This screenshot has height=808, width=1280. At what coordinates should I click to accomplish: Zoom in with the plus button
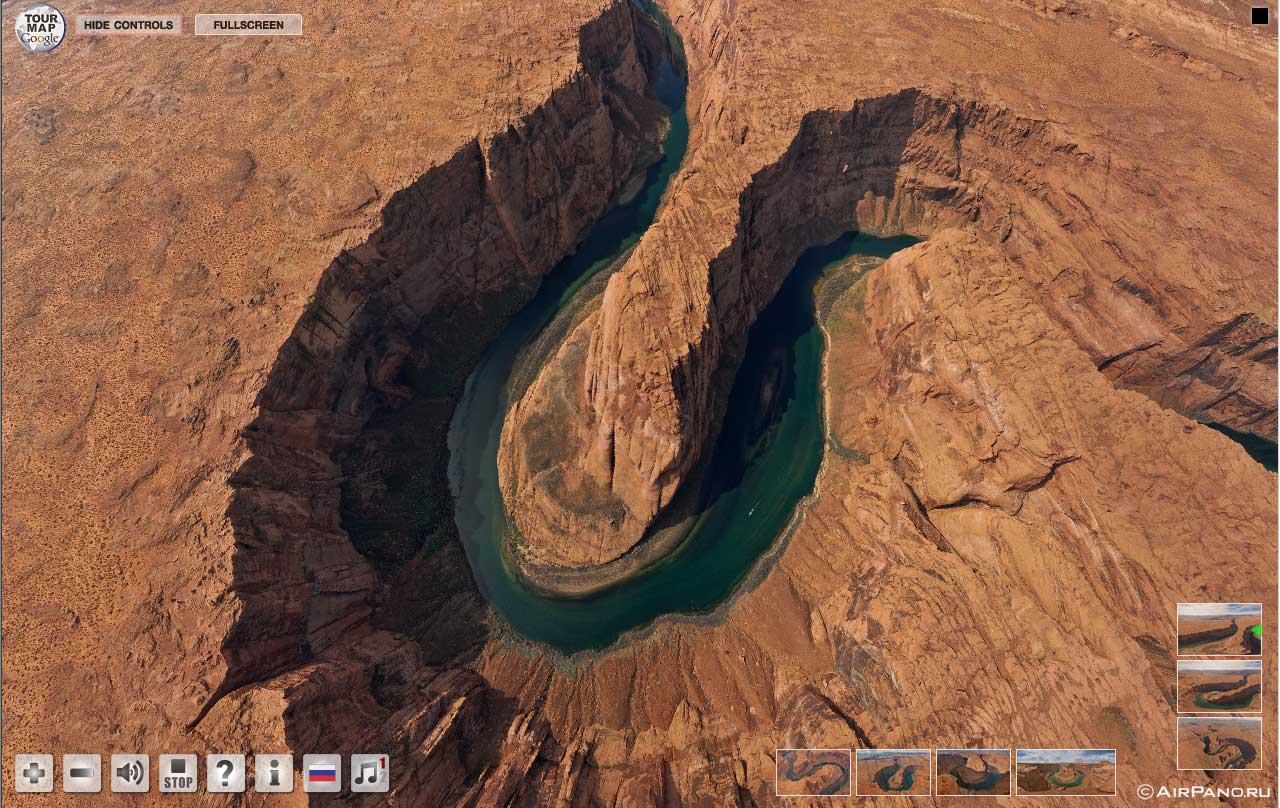pyautogui.click(x=34, y=773)
